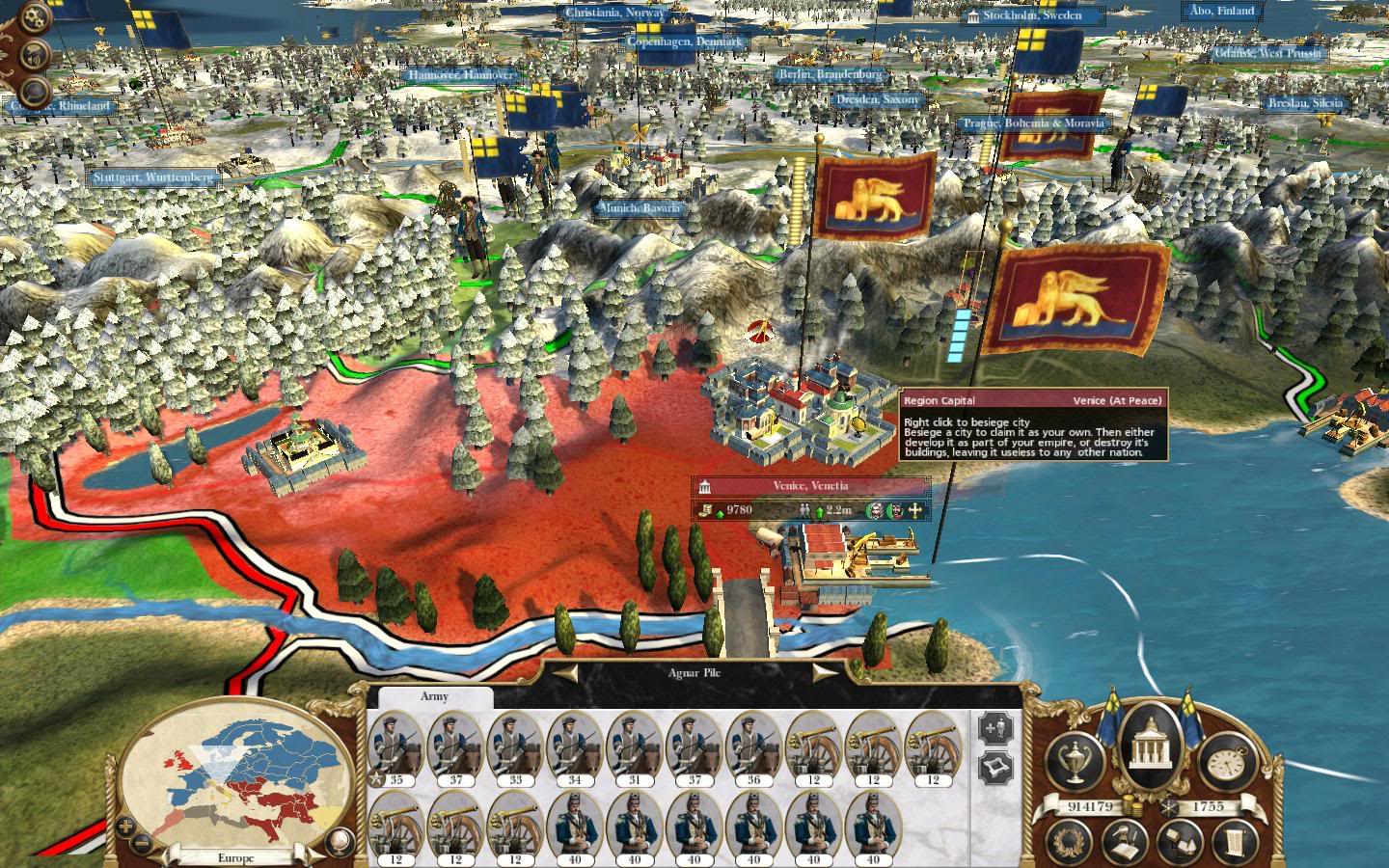Select the Army tab

[433, 696]
